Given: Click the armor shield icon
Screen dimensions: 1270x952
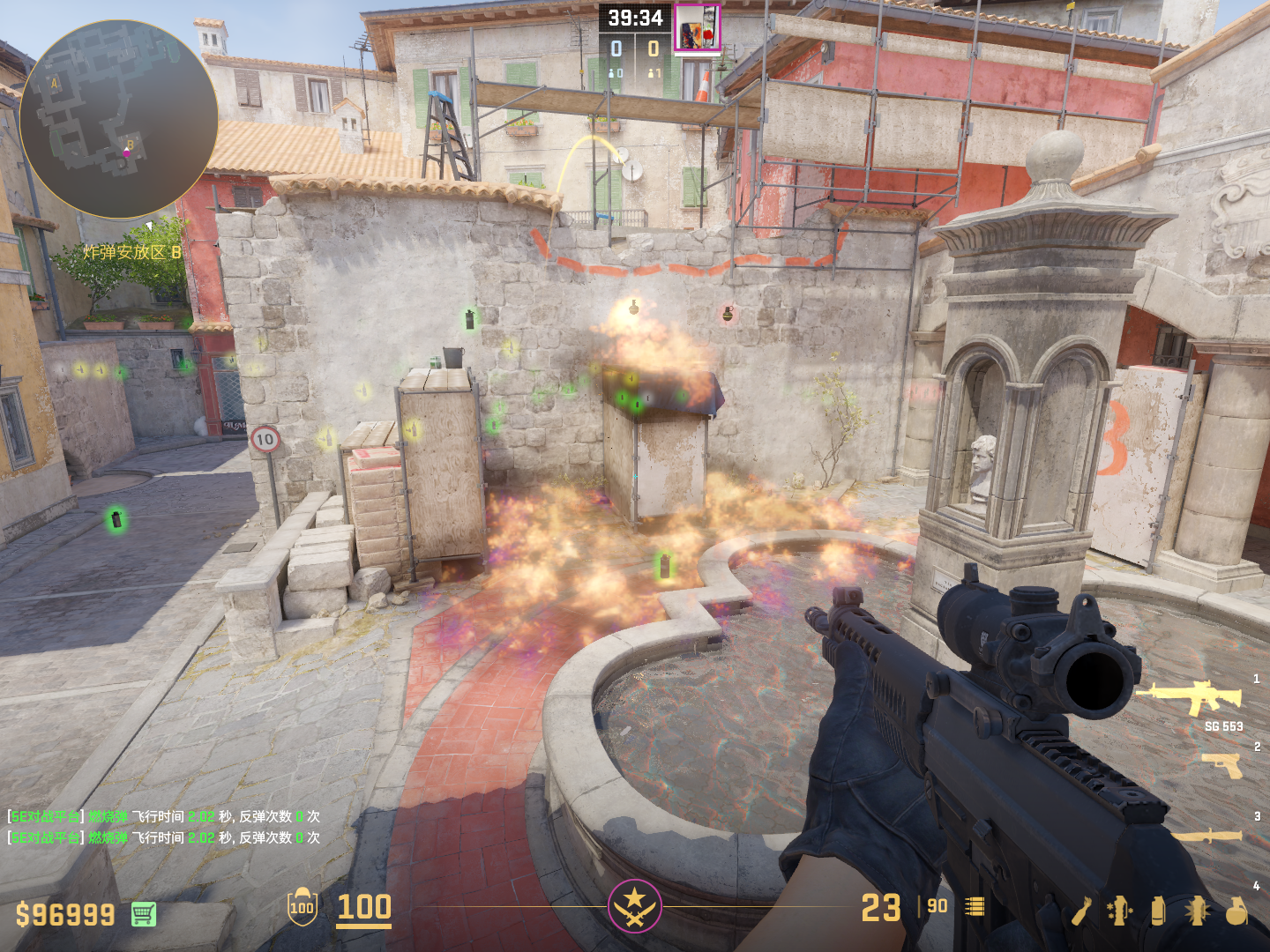Looking at the screenshot, I should (303, 907).
